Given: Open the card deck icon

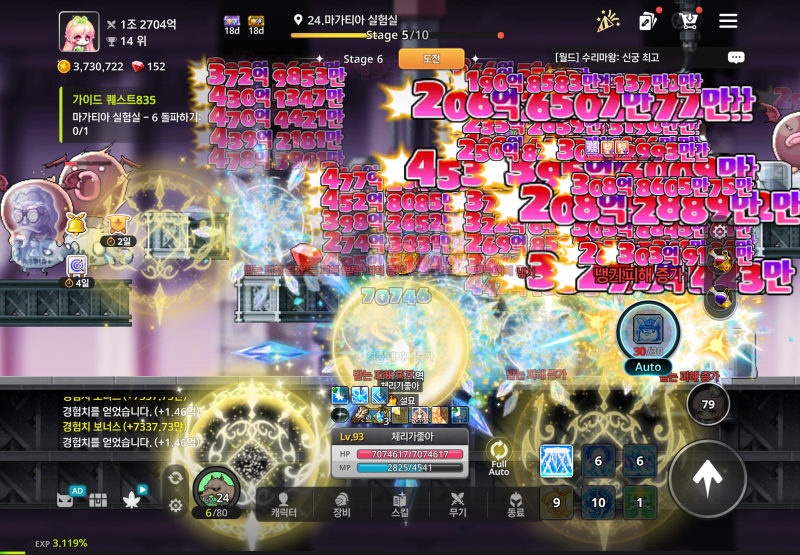Looking at the screenshot, I should [648, 21].
